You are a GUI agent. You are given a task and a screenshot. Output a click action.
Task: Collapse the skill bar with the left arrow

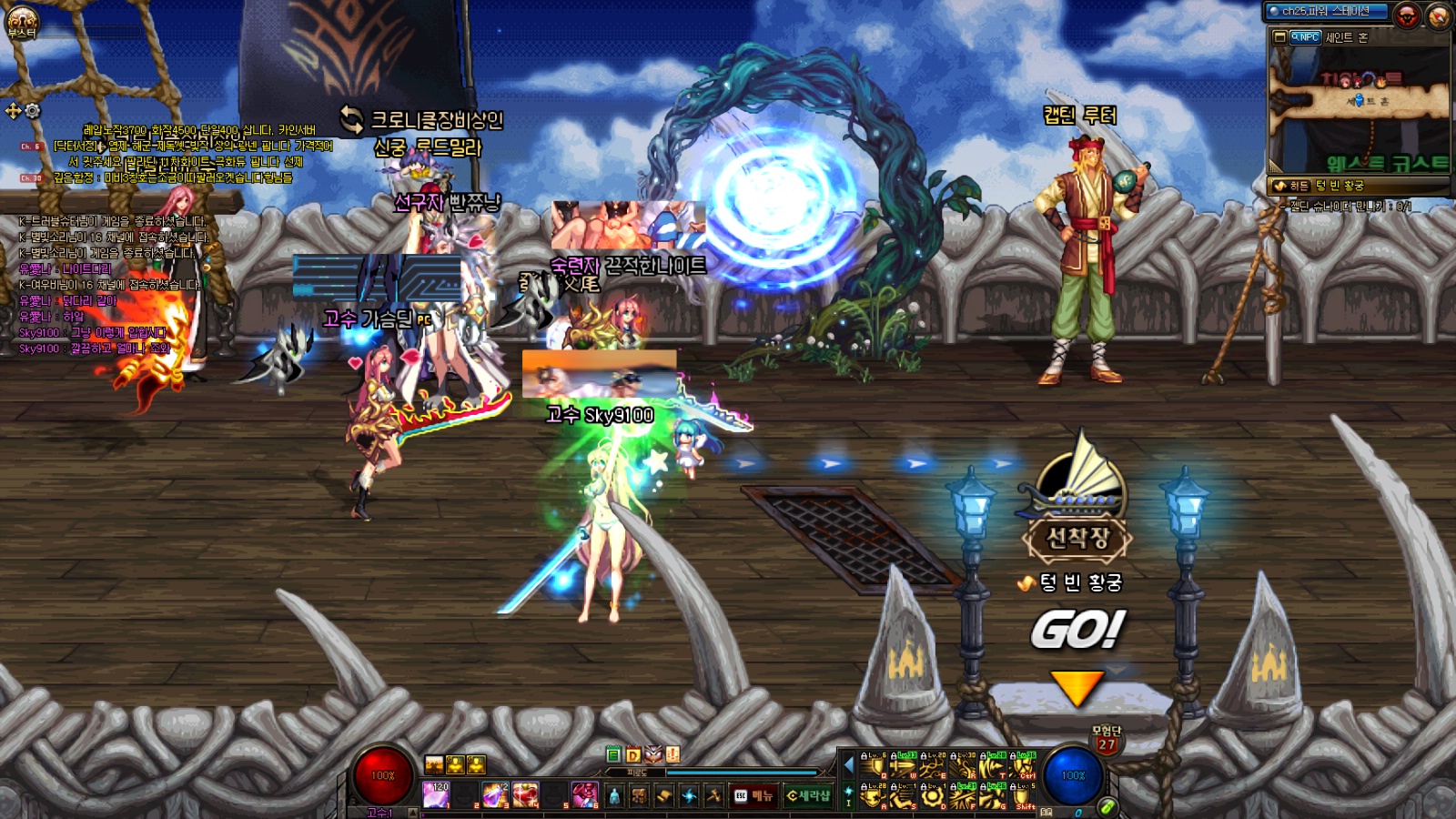(849, 764)
